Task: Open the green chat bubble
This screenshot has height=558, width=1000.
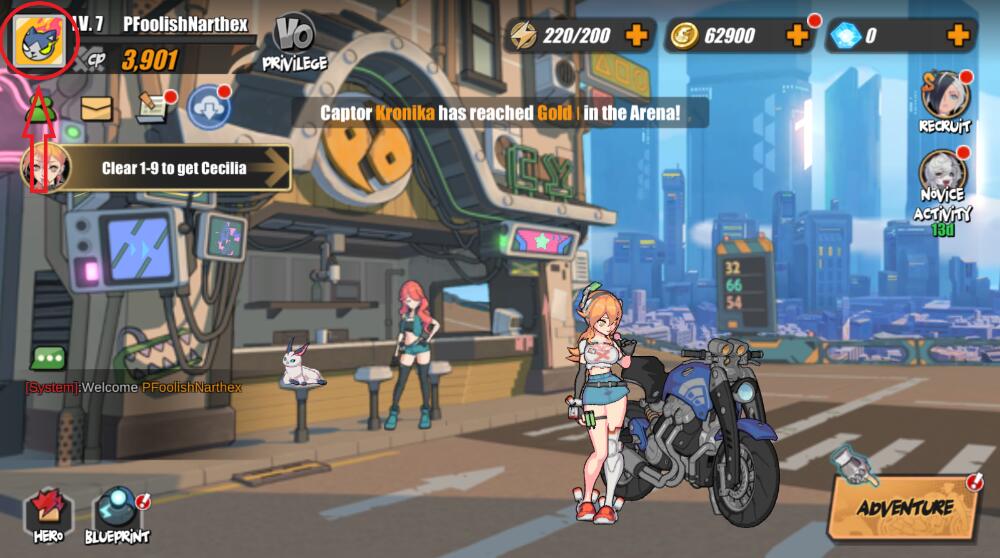Action: point(48,358)
